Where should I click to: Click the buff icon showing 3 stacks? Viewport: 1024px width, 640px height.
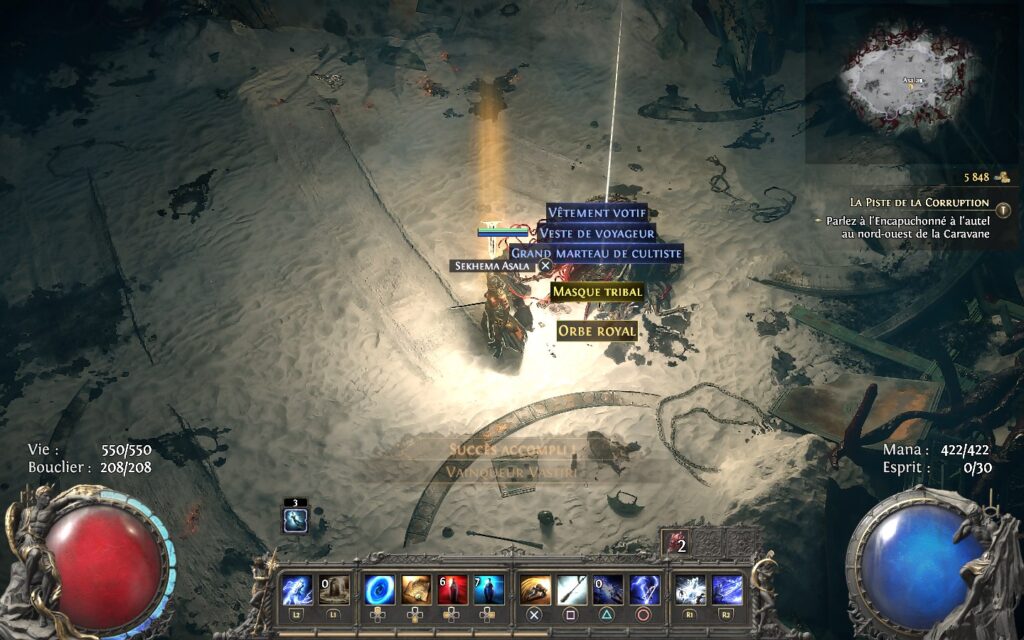point(296,519)
